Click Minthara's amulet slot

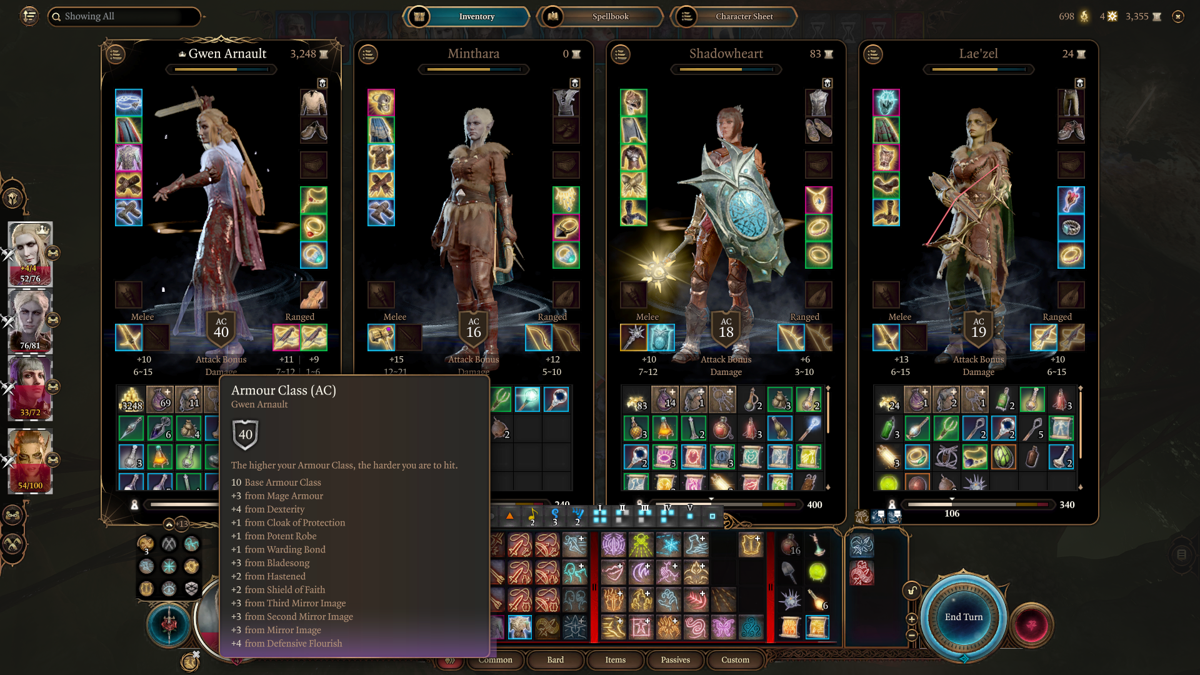coord(566,200)
